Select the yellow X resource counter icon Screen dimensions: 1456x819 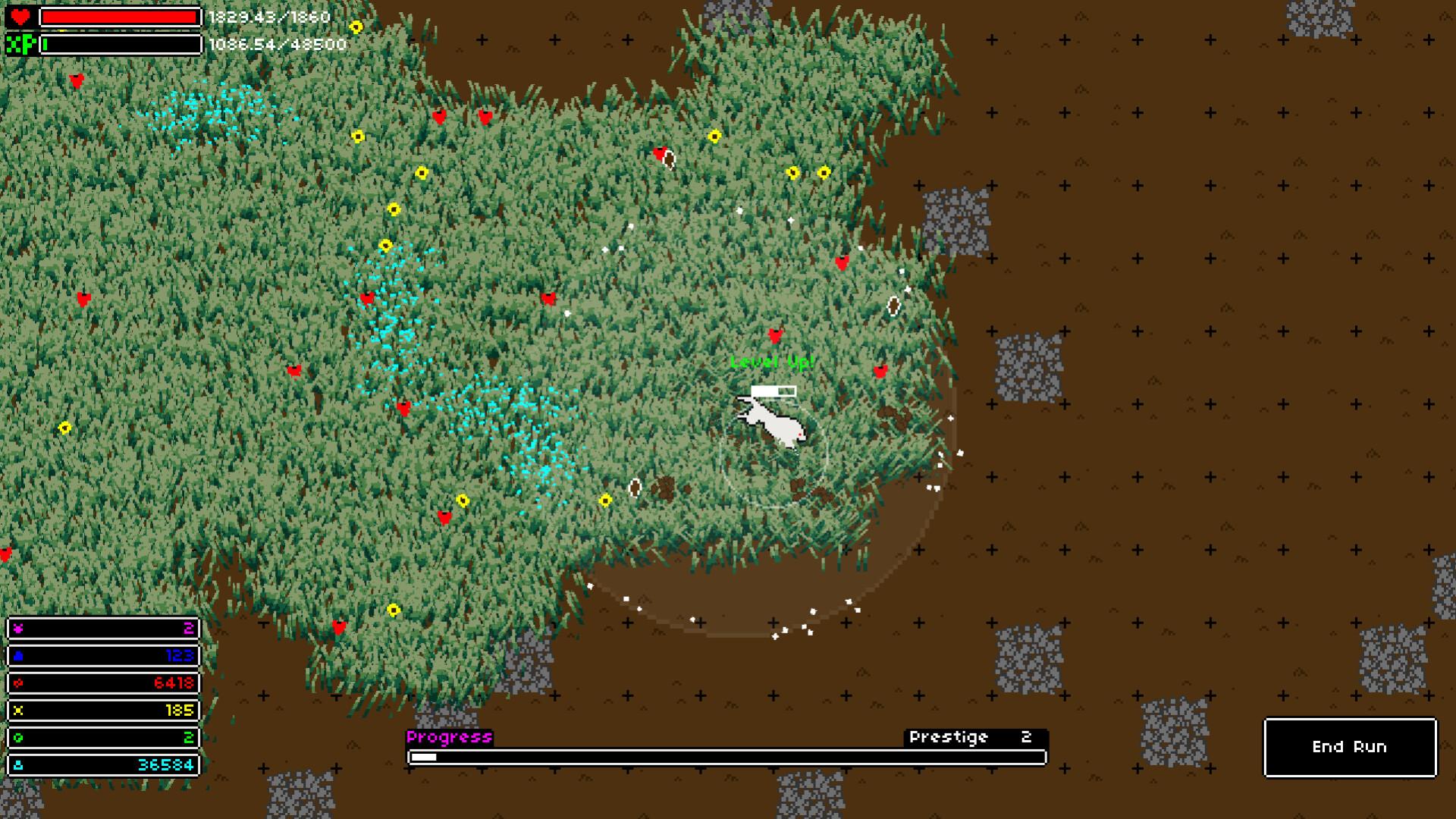[17, 711]
